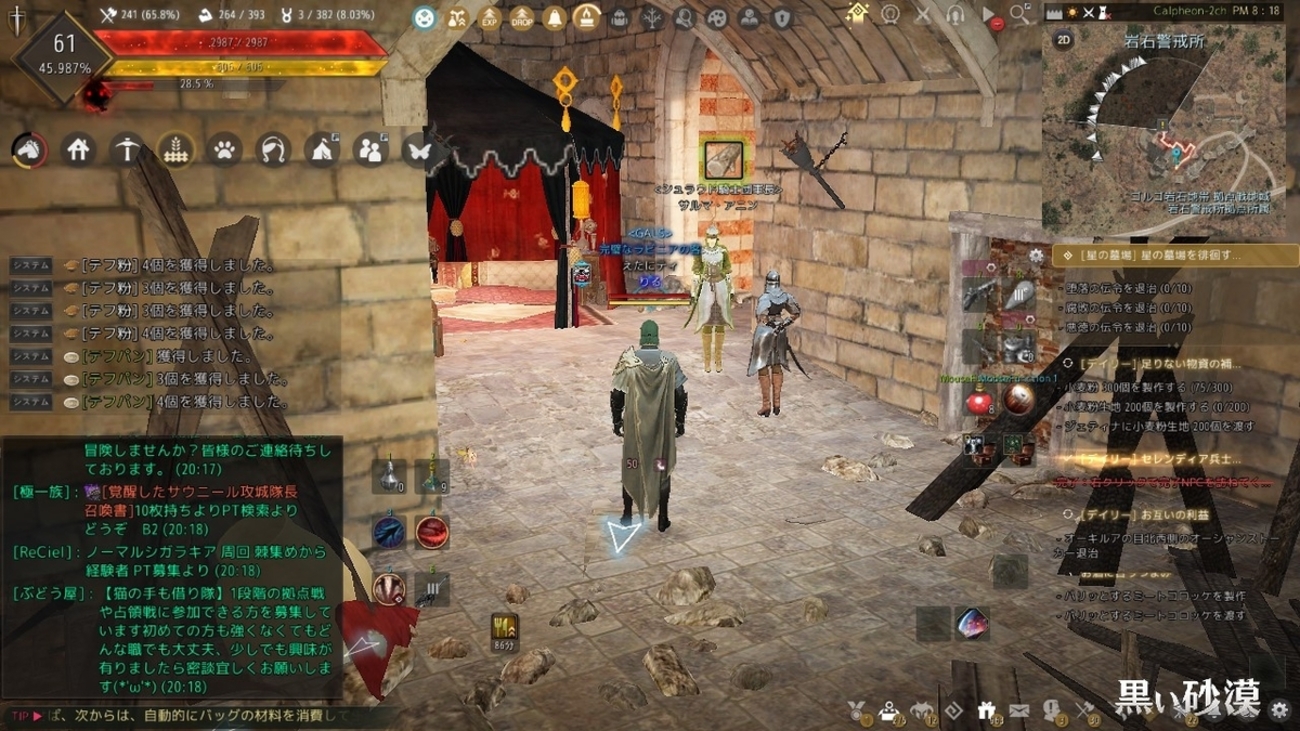Select the garden fence farming icon
The height and width of the screenshot is (731, 1300).
[x=176, y=151]
